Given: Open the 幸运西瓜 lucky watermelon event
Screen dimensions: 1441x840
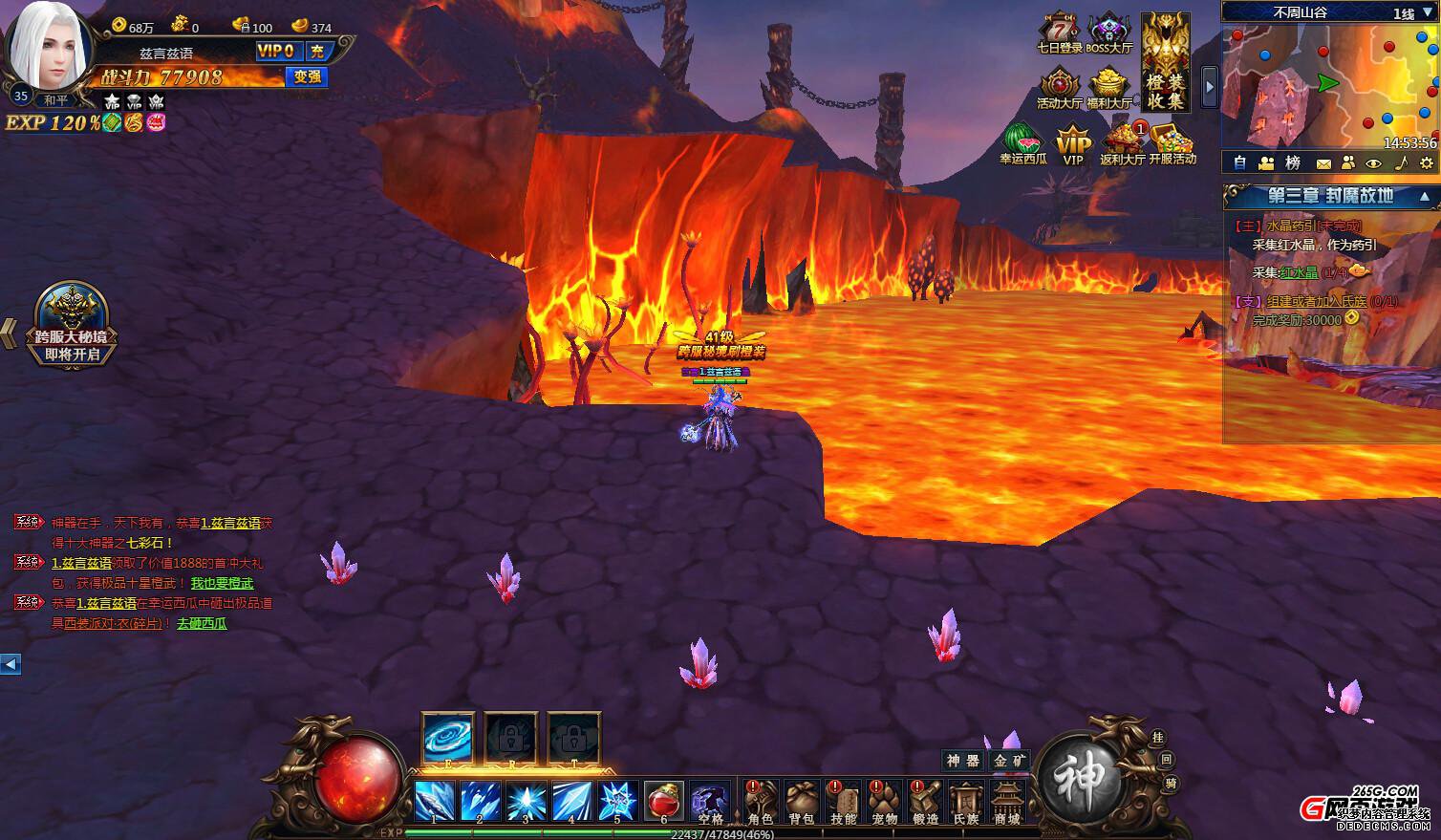Looking at the screenshot, I should (x=1022, y=143).
